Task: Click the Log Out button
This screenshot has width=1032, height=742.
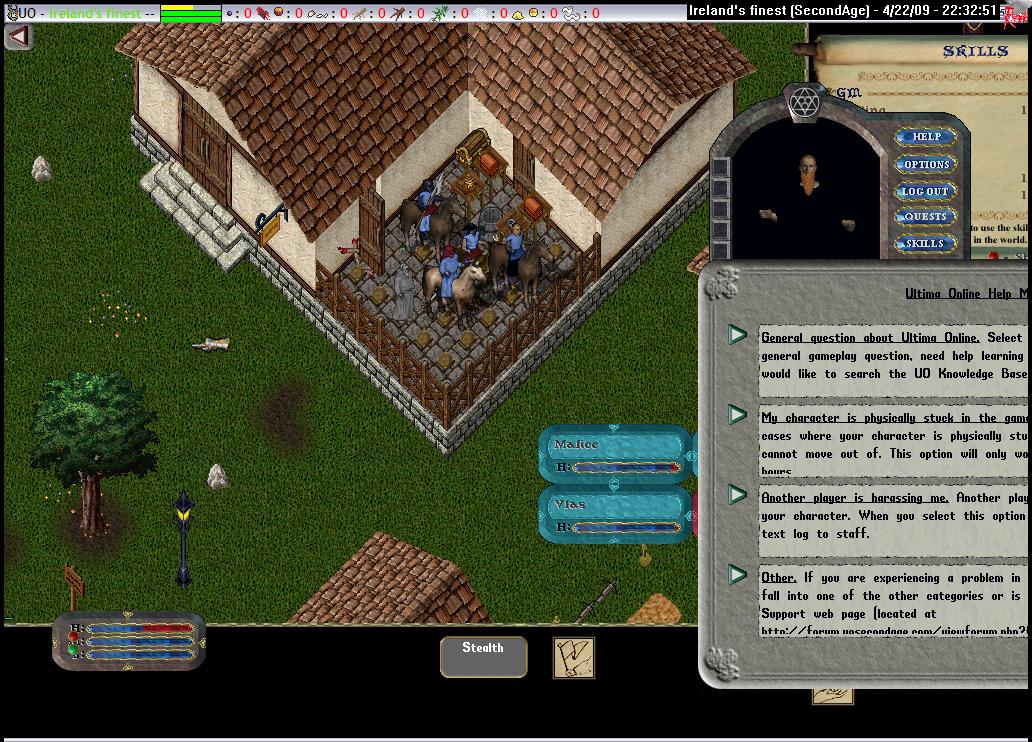Action: point(925,191)
